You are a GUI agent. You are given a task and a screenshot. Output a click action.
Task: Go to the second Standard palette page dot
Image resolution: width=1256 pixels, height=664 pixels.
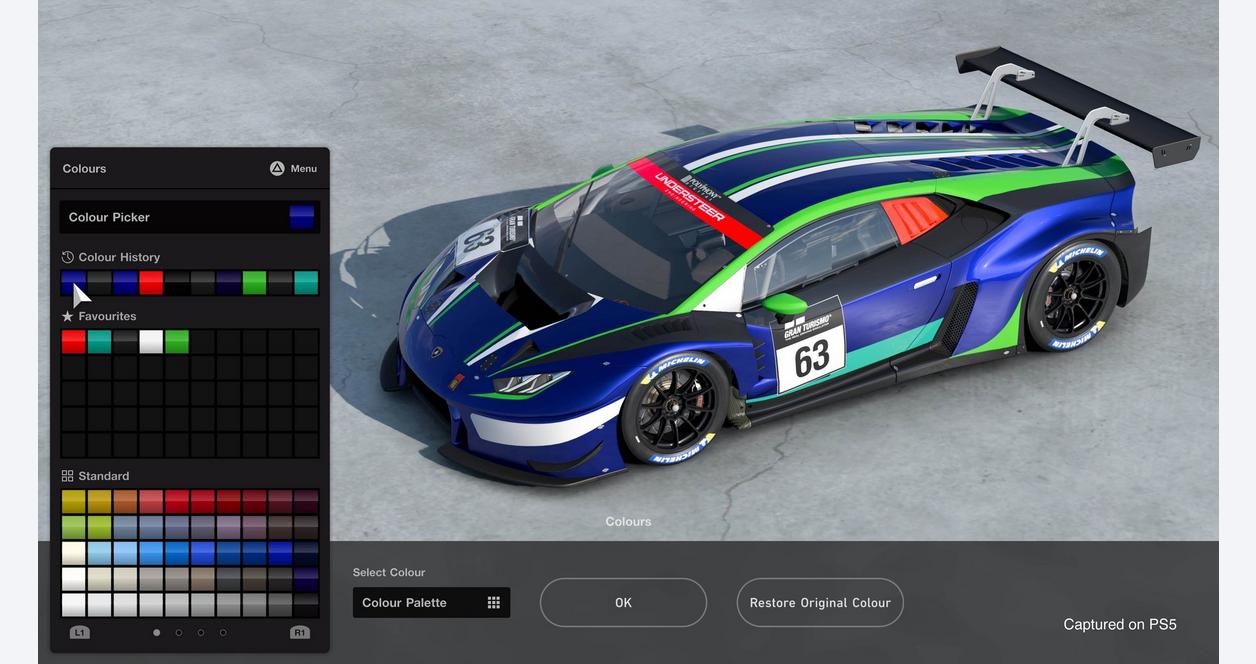[x=179, y=632]
